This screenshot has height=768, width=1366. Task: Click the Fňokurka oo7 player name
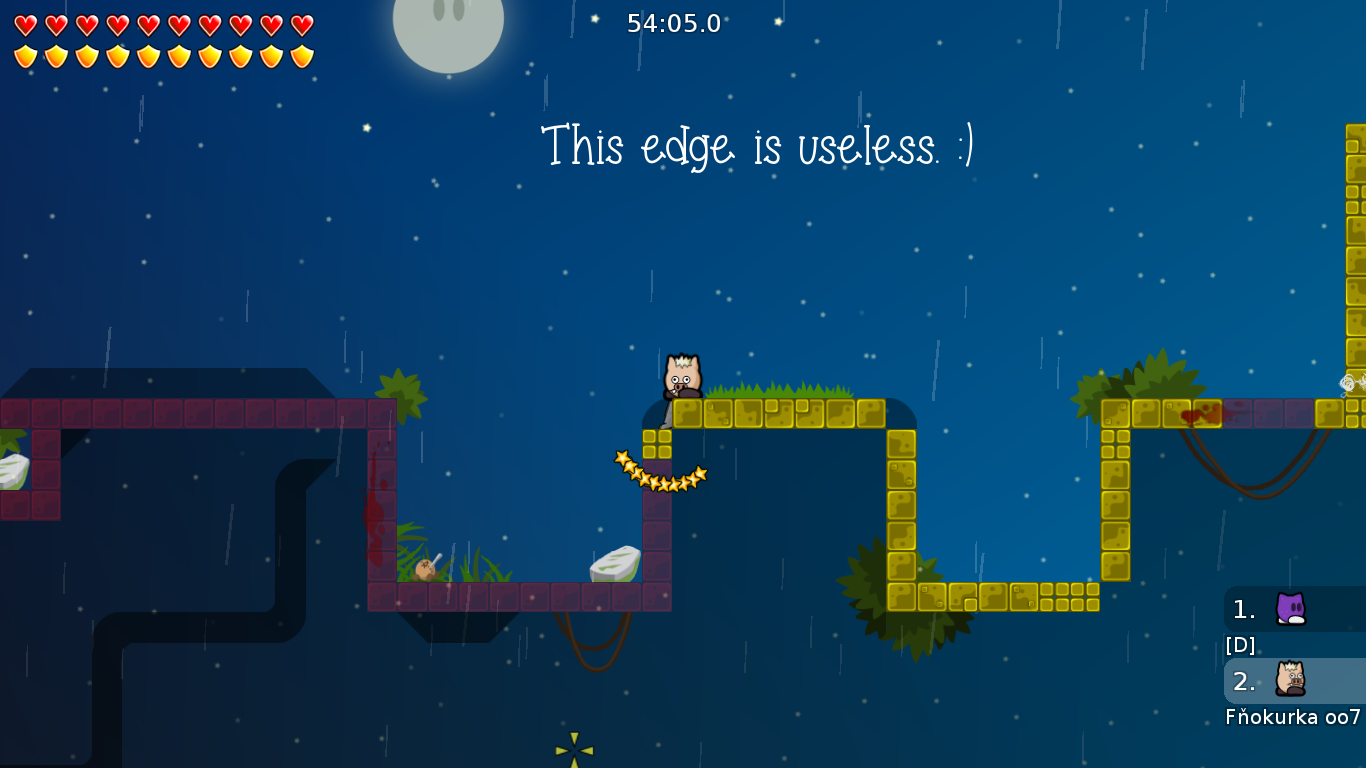pos(1290,717)
